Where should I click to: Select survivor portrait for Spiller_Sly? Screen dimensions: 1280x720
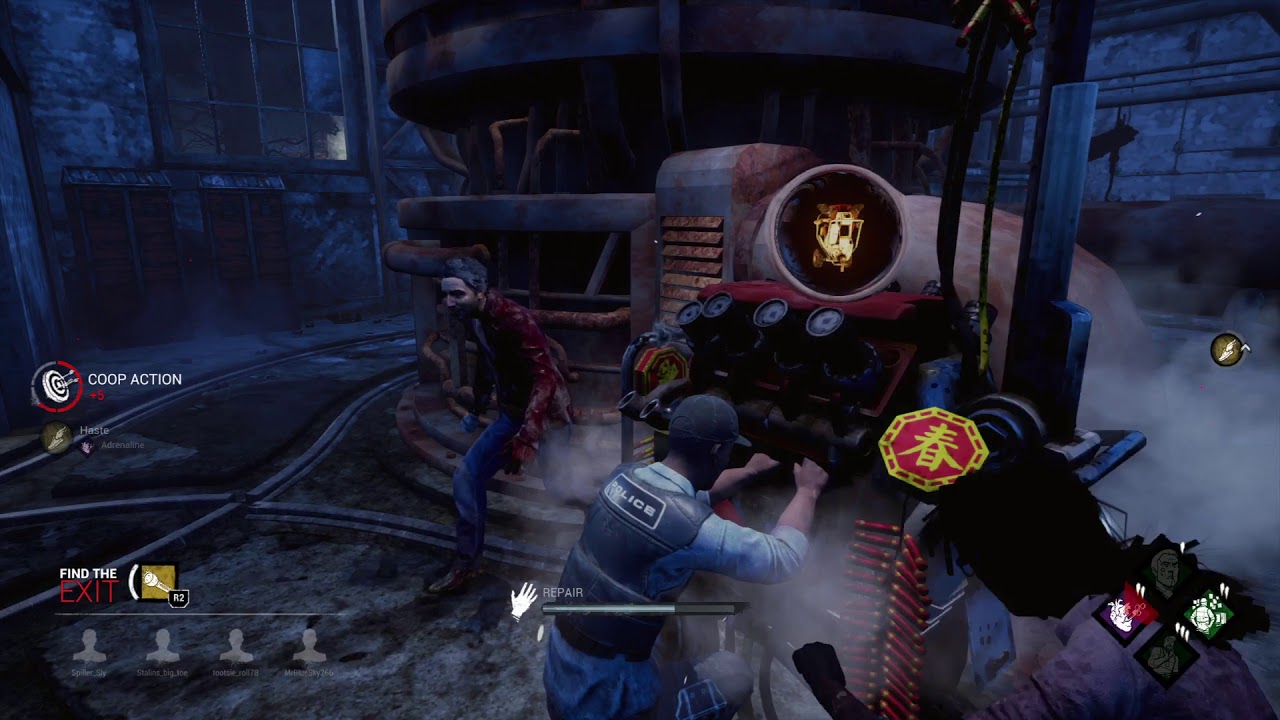[90, 648]
